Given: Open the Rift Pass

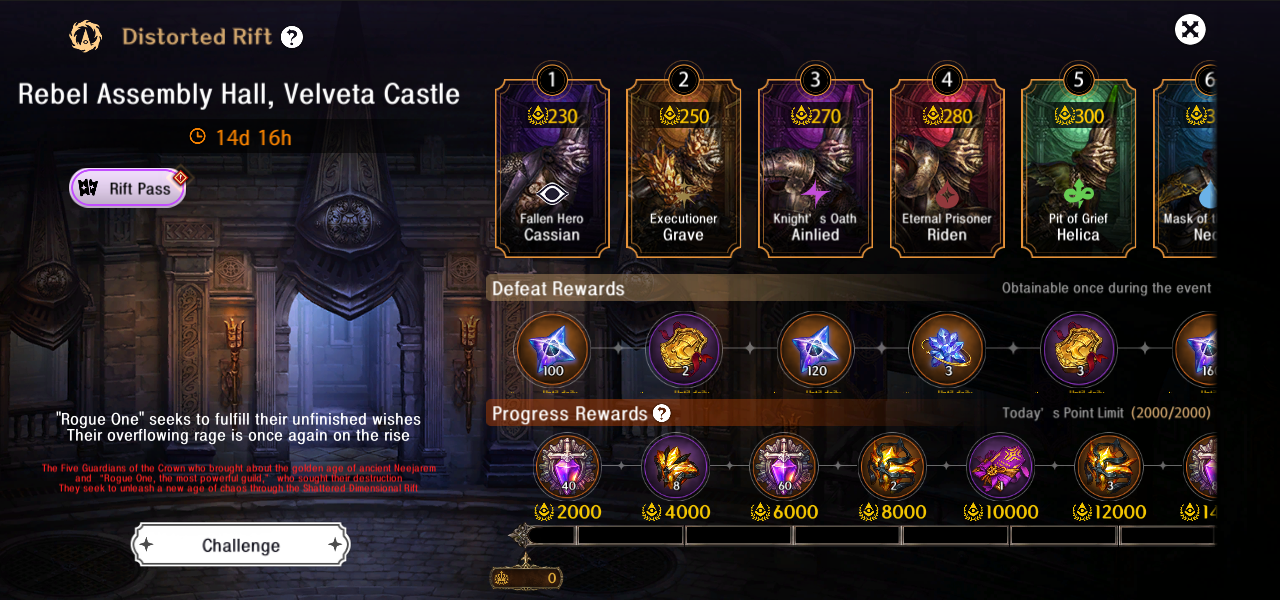Looking at the screenshot, I should [127, 188].
